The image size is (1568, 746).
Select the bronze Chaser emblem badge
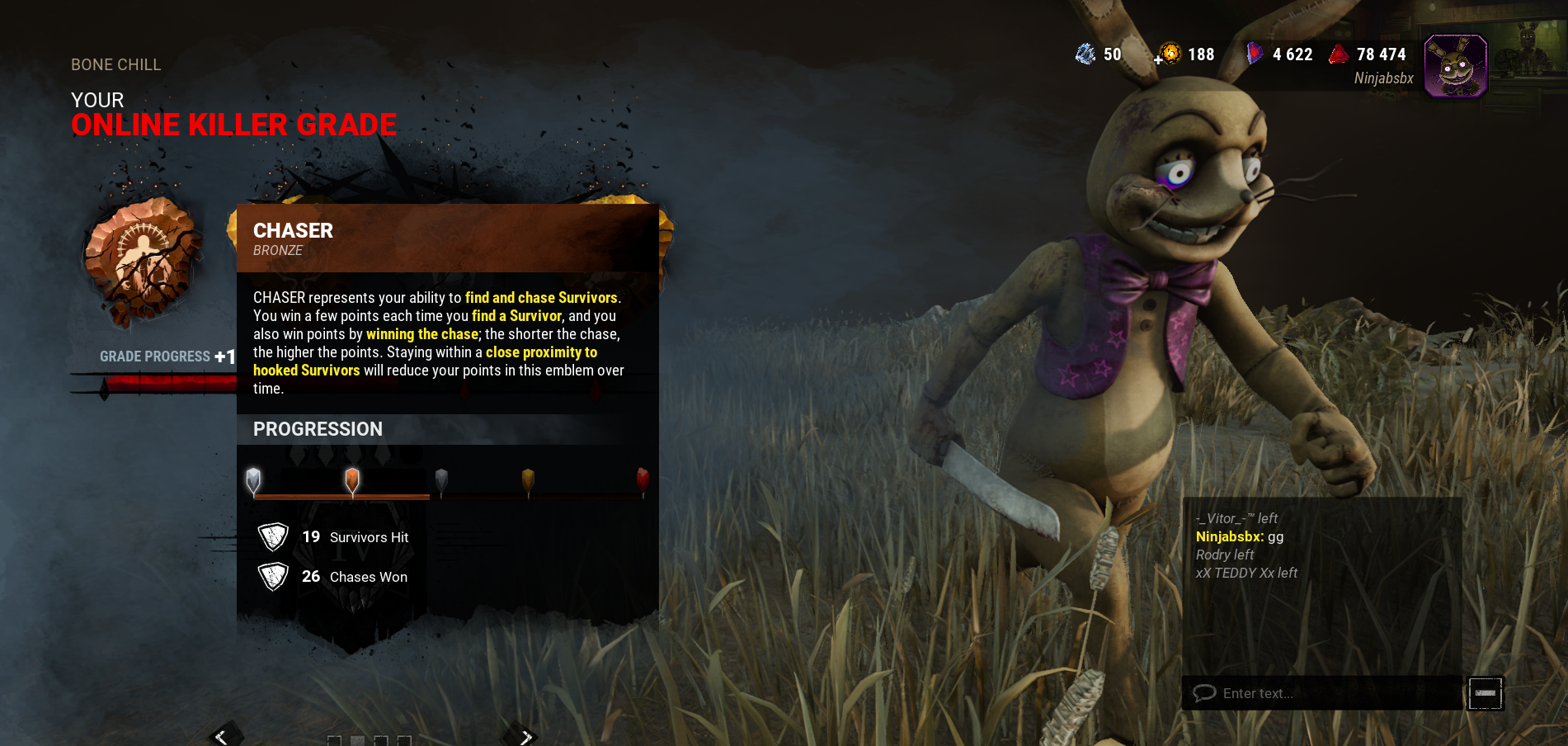[142, 260]
